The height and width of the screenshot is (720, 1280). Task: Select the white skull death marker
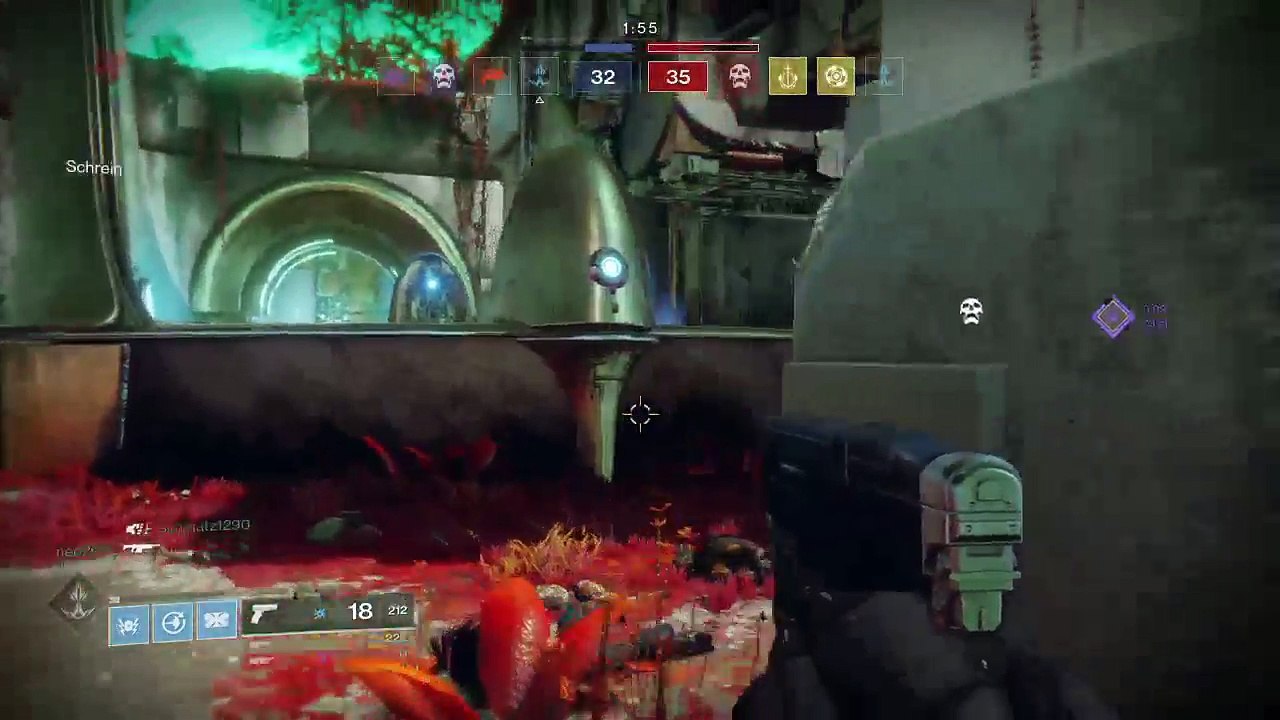click(x=970, y=311)
